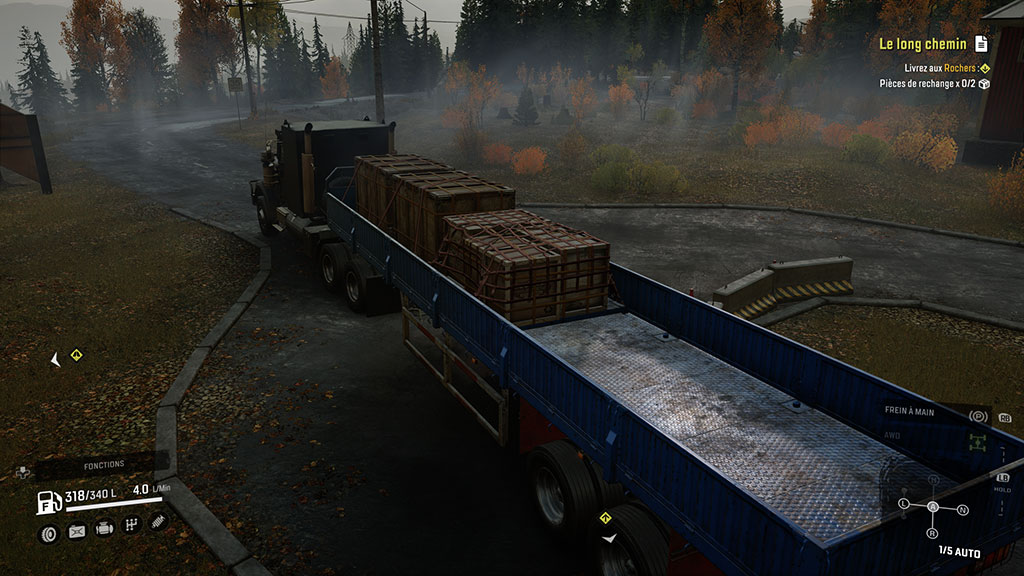Select the gearbox status icon
Image resolution: width=1024 pixels, height=576 pixels.
[x=131, y=524]
